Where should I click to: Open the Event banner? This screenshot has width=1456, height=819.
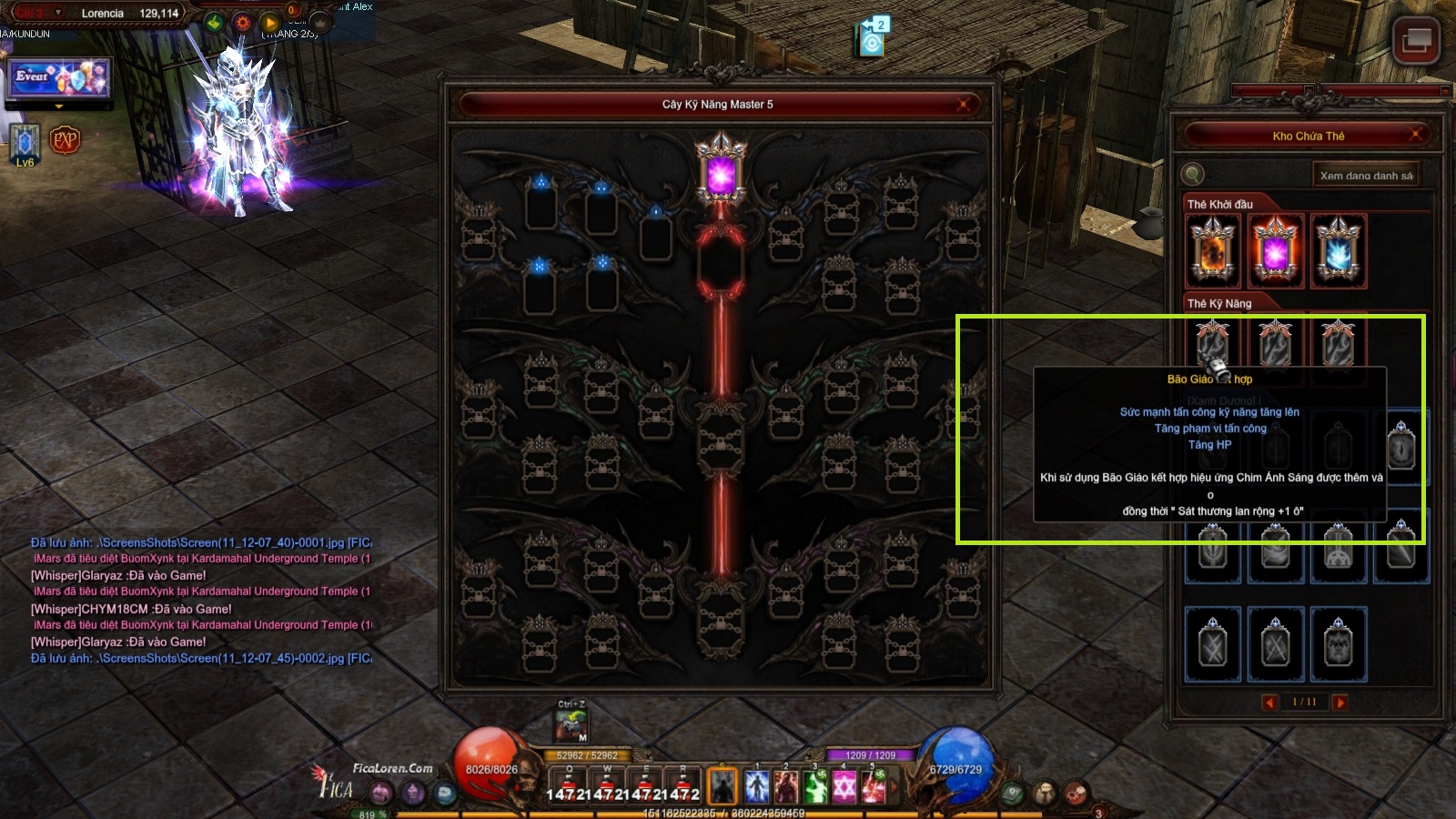coord(59,78)
